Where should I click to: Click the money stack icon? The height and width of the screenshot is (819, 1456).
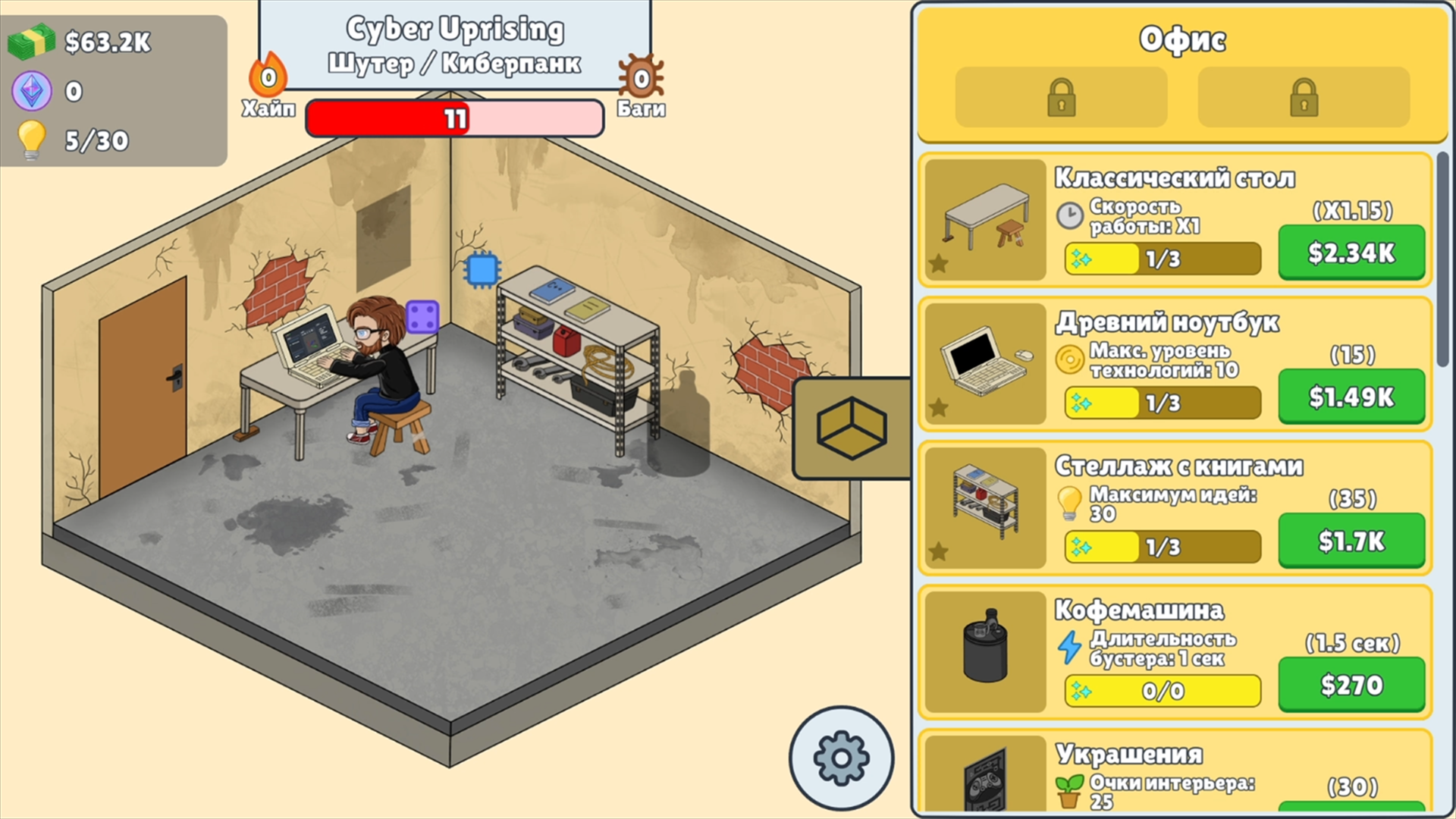pyautogui.click(x=32, y=42)
